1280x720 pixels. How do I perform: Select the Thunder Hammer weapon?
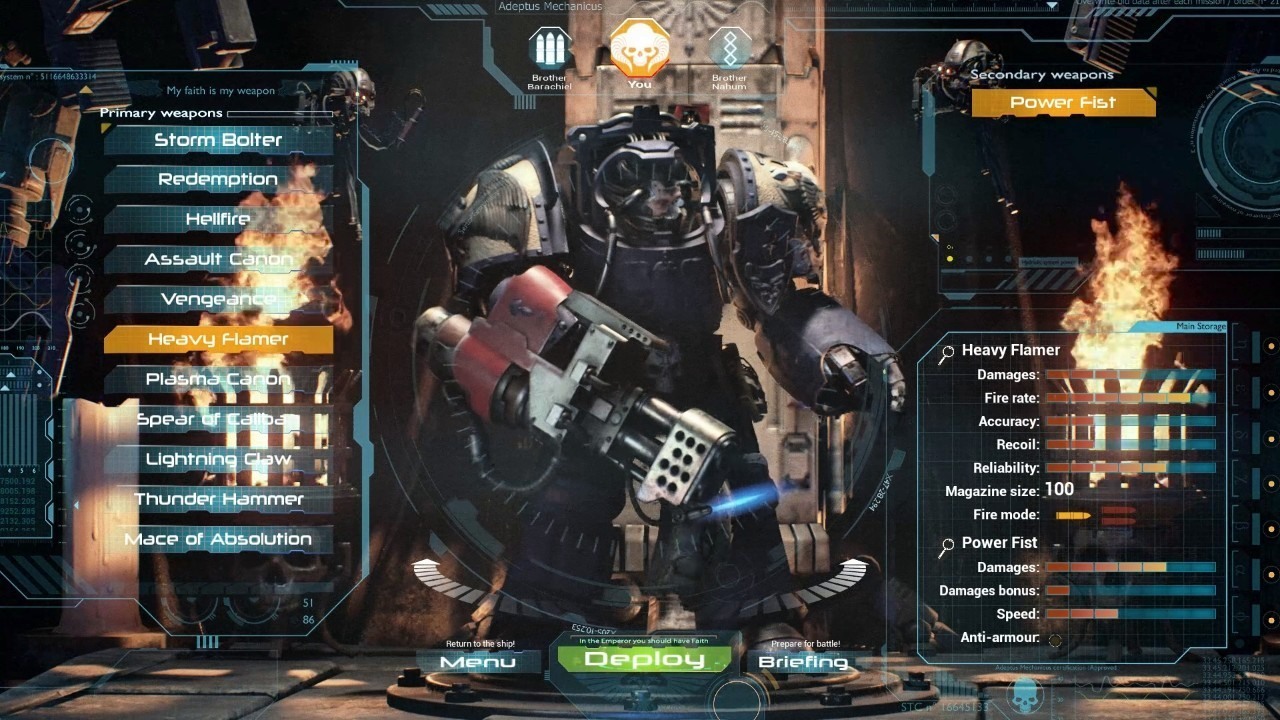click(x=218, y=499)
